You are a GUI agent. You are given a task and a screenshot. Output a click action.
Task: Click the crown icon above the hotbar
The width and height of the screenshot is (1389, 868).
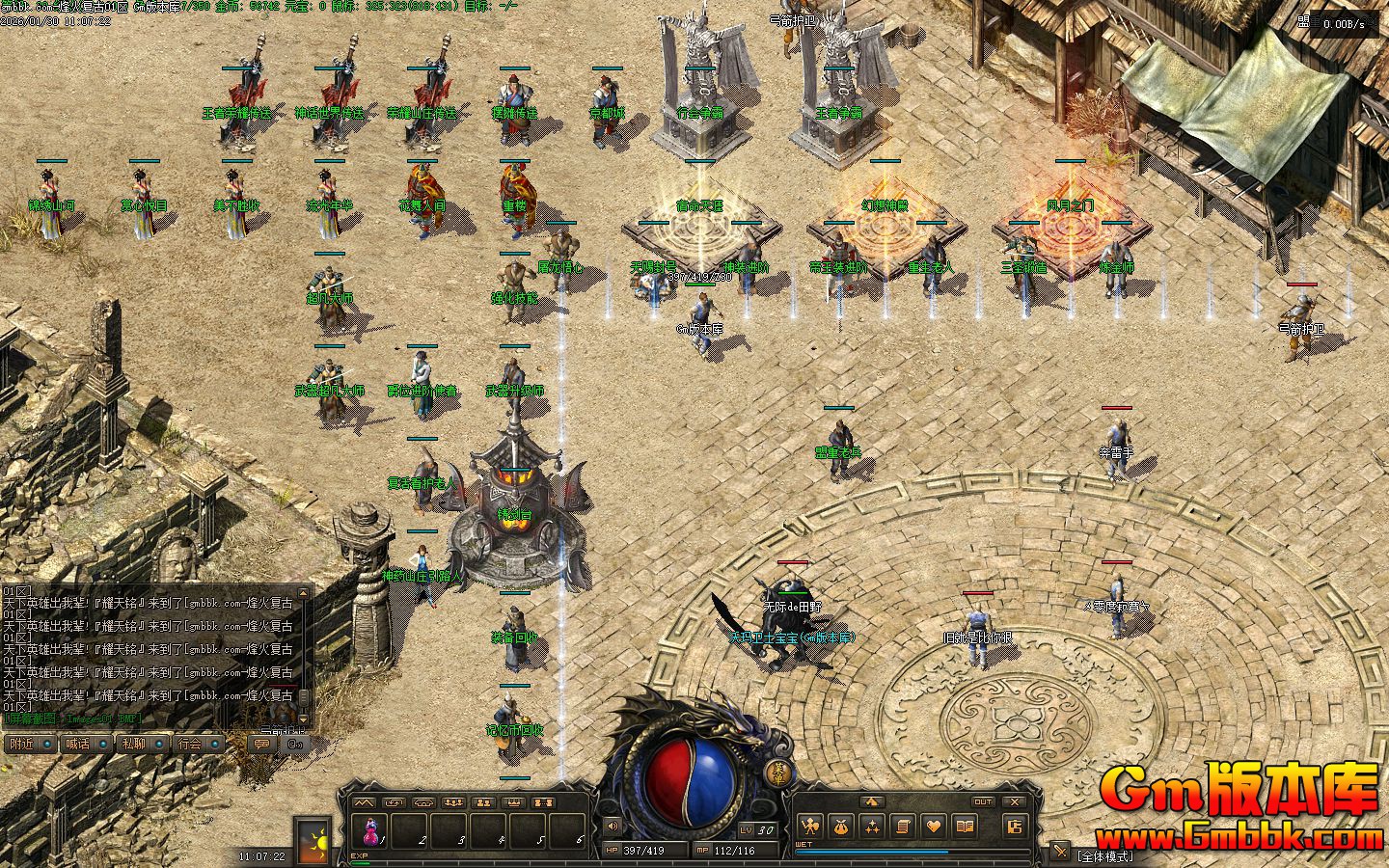click(x=514, y=802)
